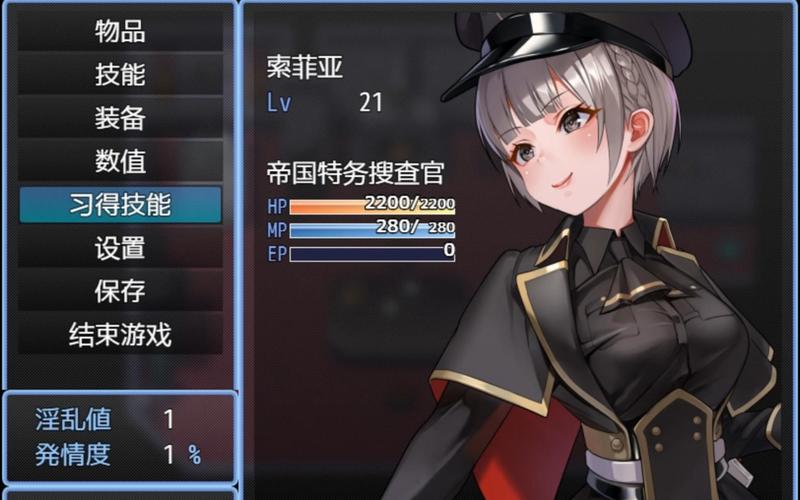Choose the highlighted 习得技能 entry
The width and height of the screenshot is (800, 500).
point(120,205)
